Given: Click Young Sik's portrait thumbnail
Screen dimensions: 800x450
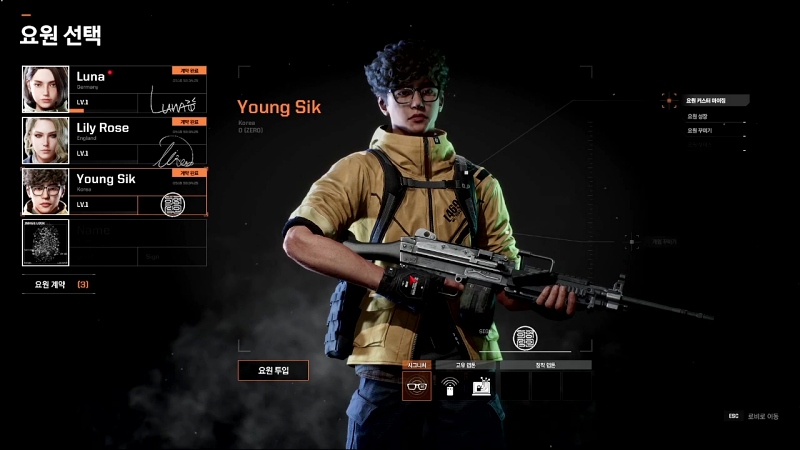Looking at the screenshot, I should (46, 191).
